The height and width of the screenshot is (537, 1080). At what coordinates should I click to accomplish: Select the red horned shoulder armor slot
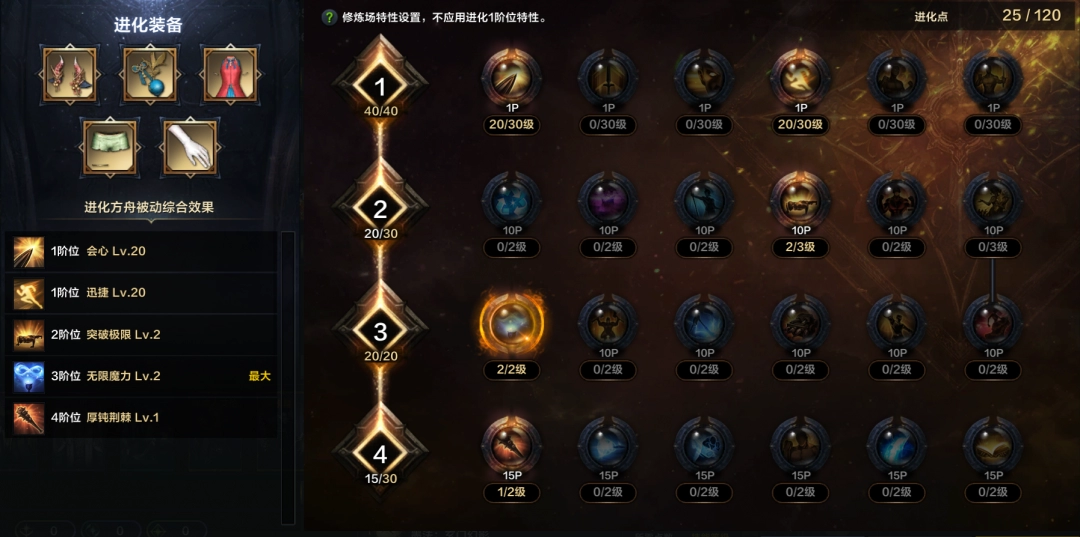(x=70, y=74)
